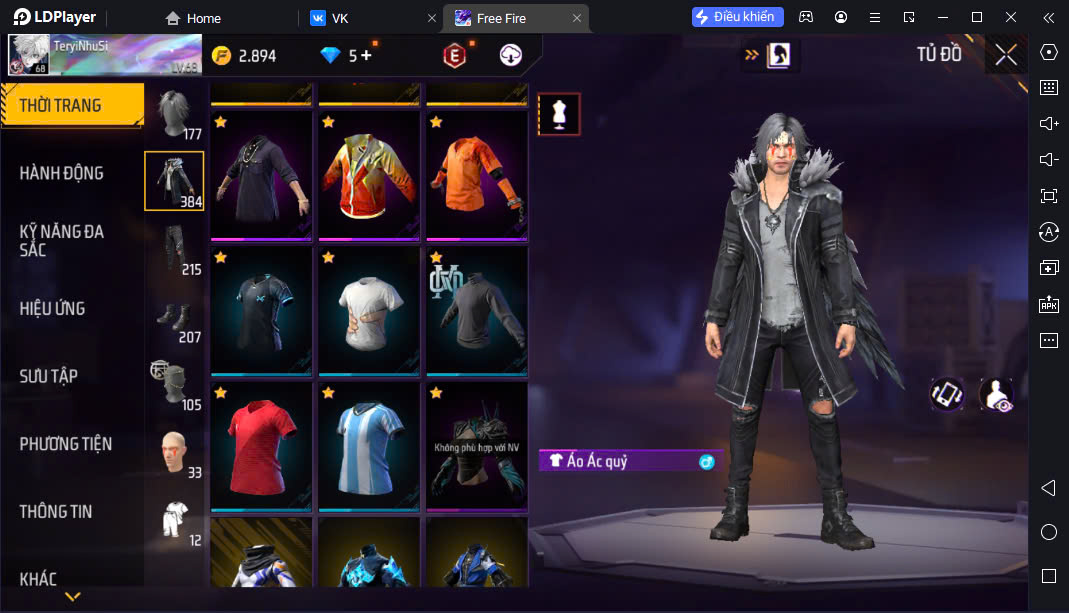Image resolution: width=1069 pixels, height=613 pixels.
Task: Click the mannequin outfit preset icon
Action: [558, 114]
